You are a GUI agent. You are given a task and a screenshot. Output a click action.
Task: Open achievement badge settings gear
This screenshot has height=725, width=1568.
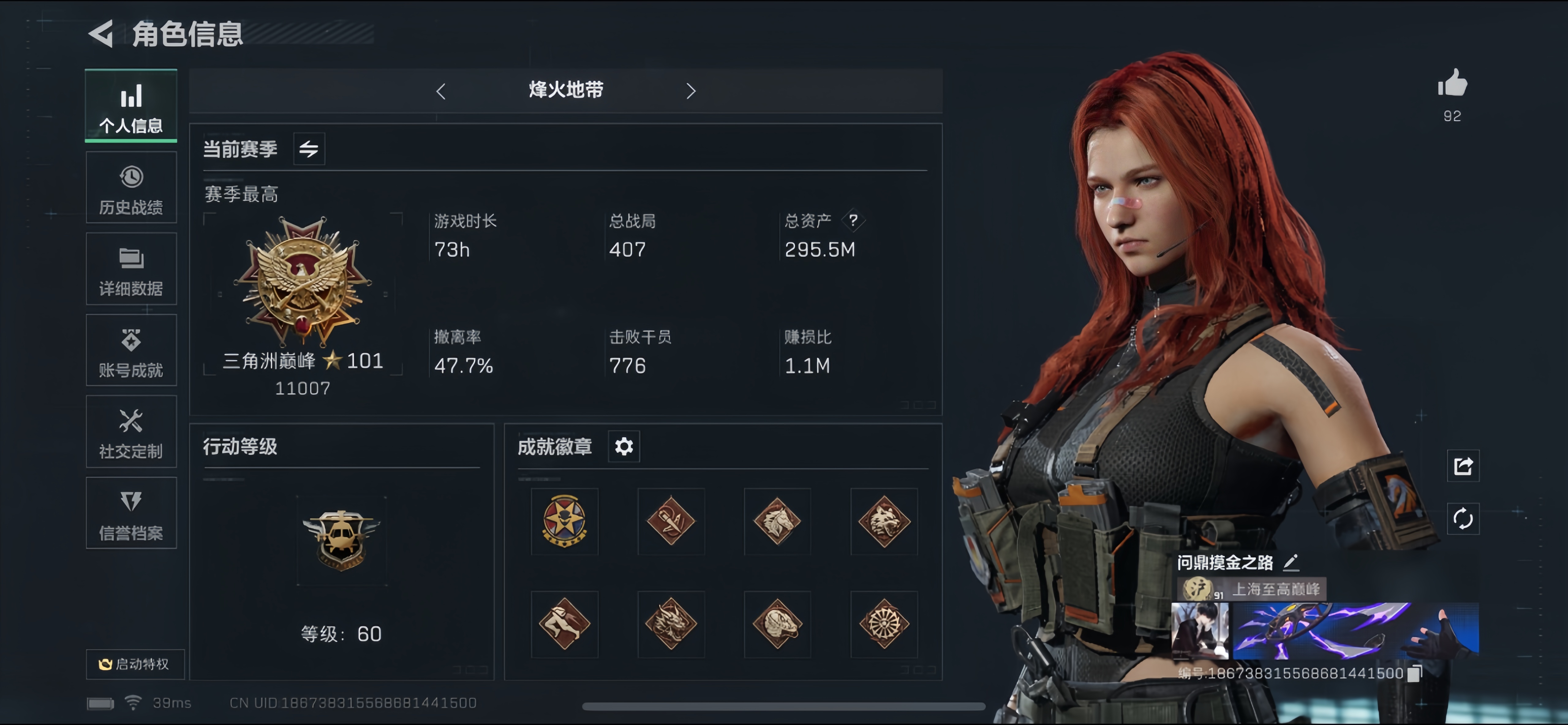623,446
